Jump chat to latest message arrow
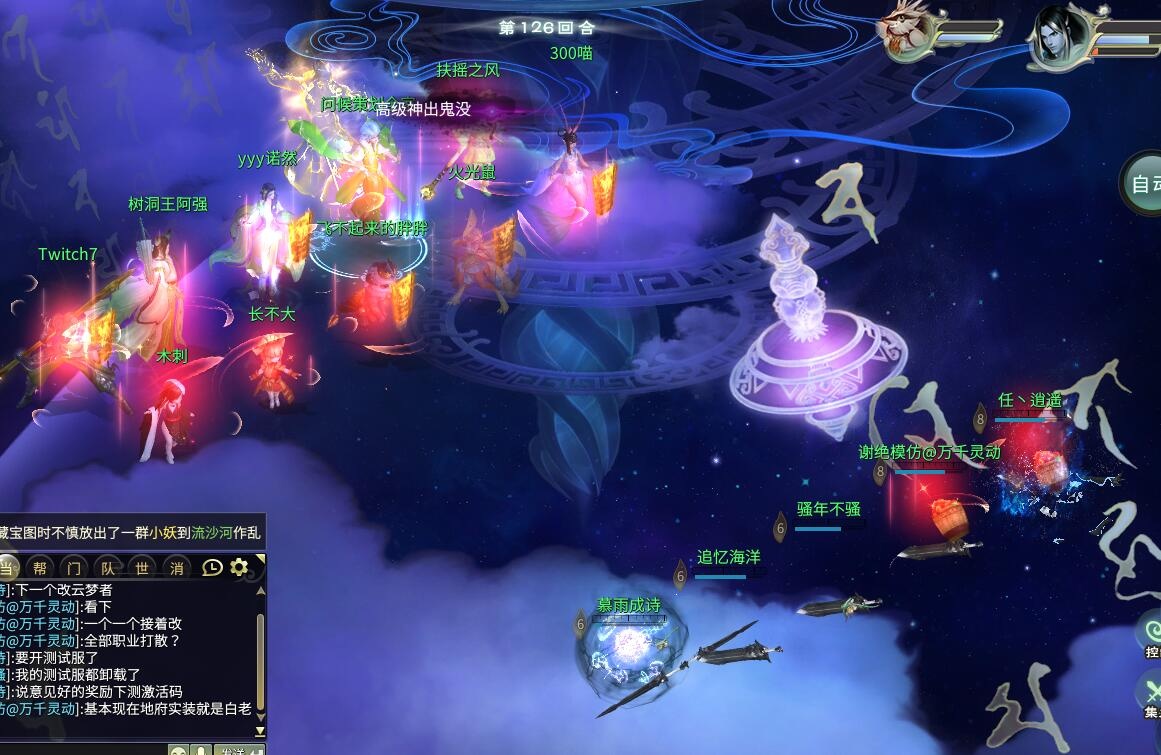This screenshot has width=1161, height=755. pos(260,732)
